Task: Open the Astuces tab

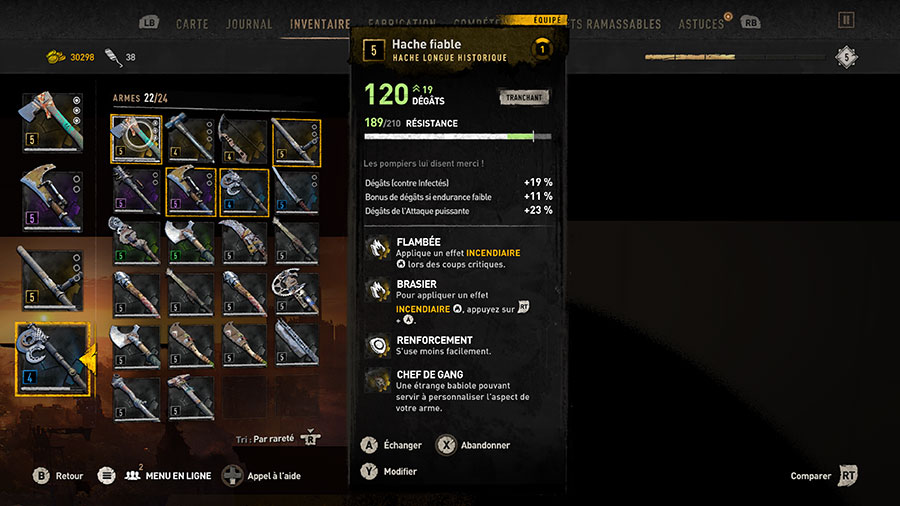Action: [x=701, y=24]
